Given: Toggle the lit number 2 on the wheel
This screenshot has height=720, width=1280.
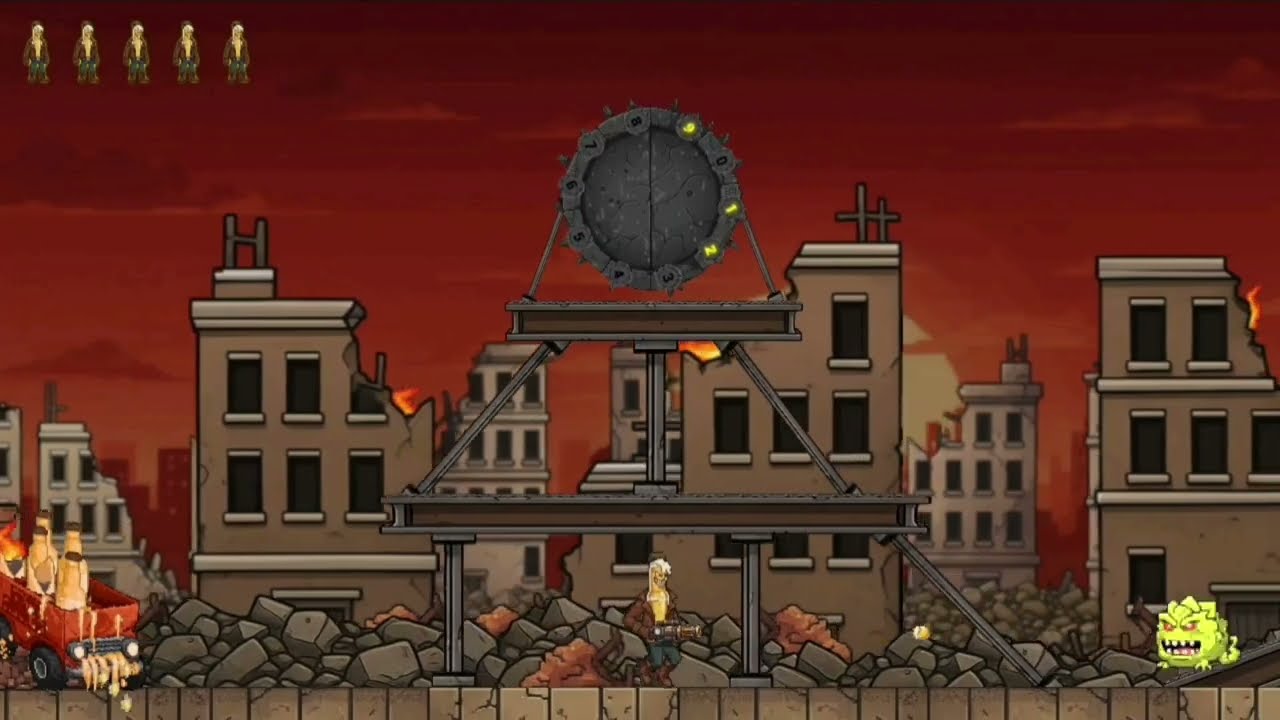Looking at the screenshot, I should coord(711,249).
